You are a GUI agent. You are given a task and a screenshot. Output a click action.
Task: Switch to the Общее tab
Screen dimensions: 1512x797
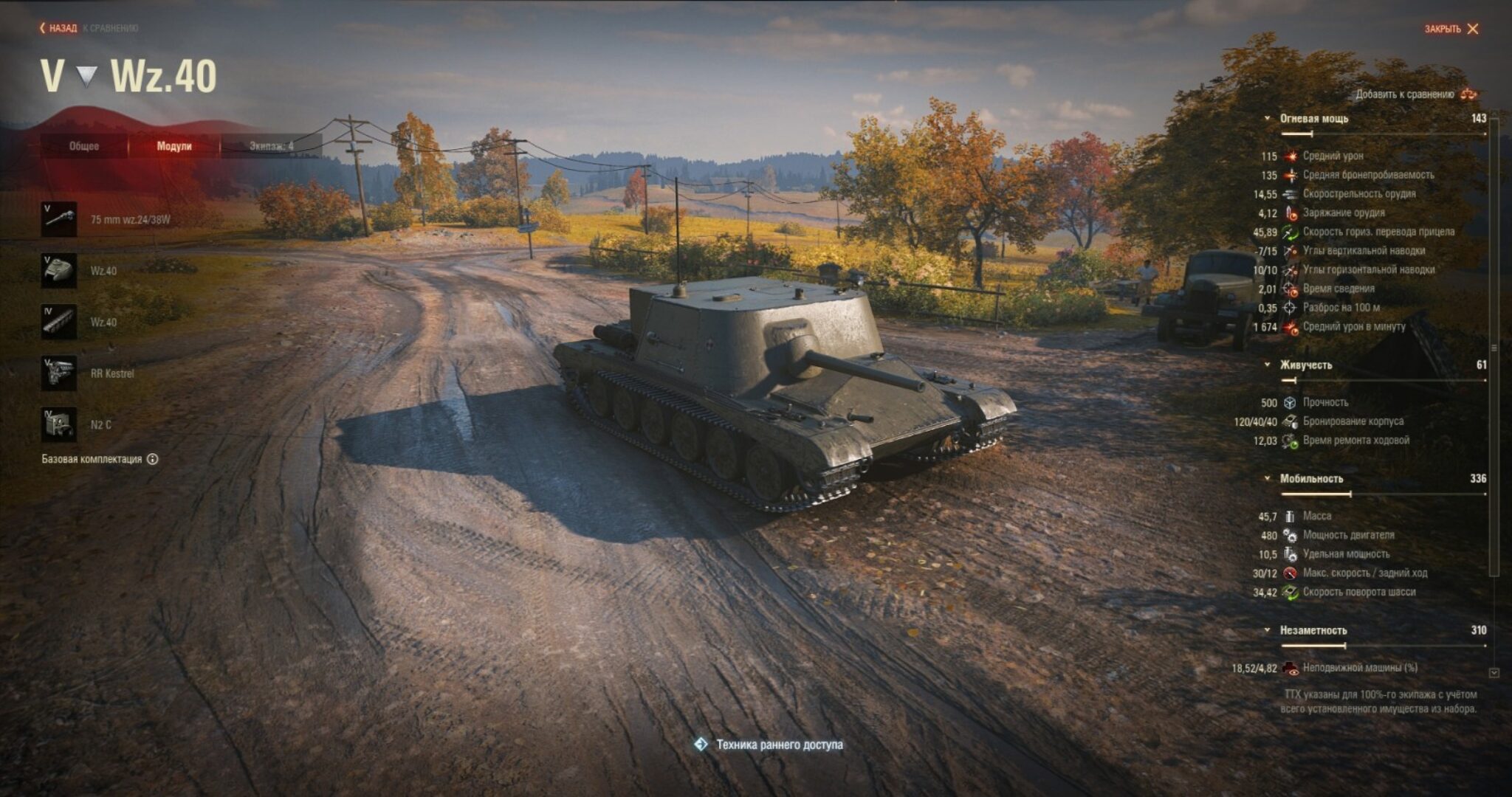pos(84,146)
